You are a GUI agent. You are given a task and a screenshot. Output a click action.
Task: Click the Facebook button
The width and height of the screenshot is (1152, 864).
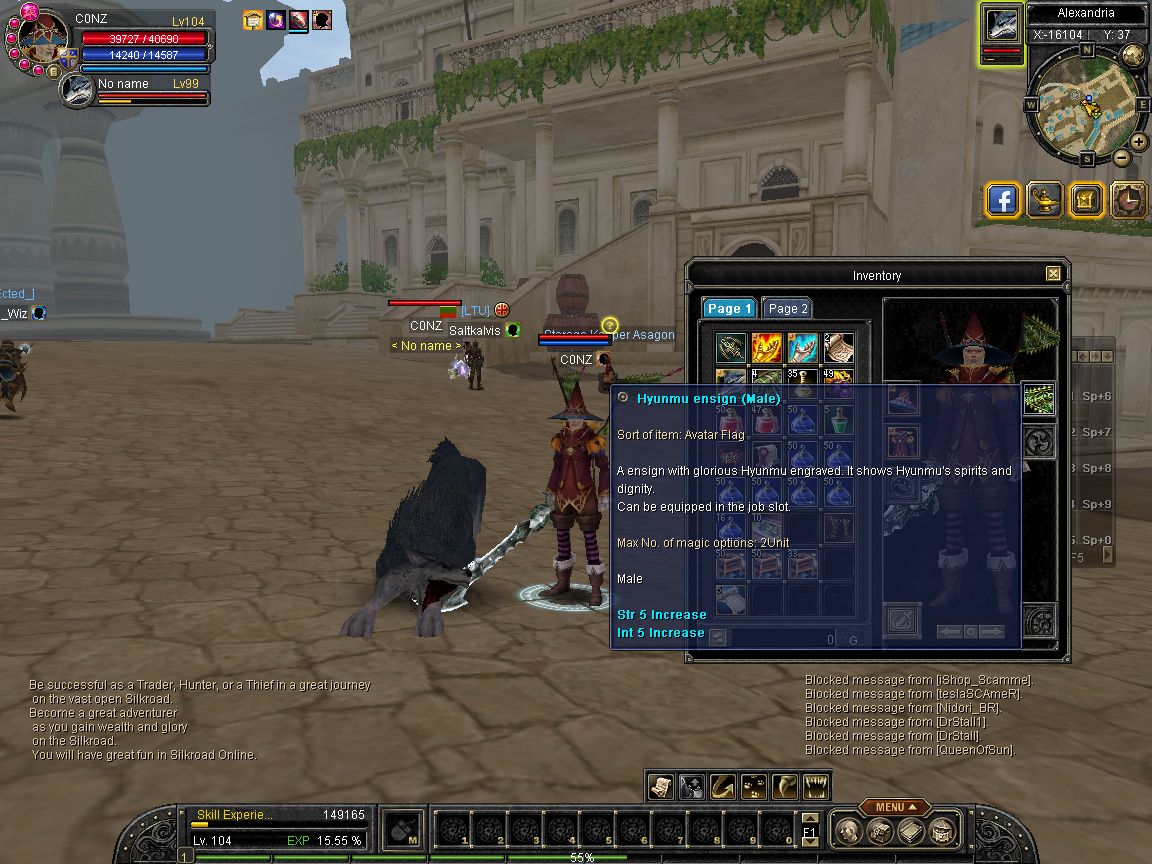[x=1003, y=200]
